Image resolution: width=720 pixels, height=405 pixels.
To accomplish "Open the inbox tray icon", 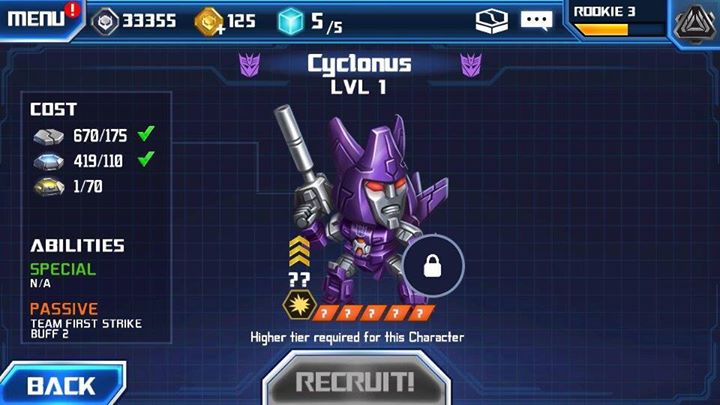I will point(491,20).
